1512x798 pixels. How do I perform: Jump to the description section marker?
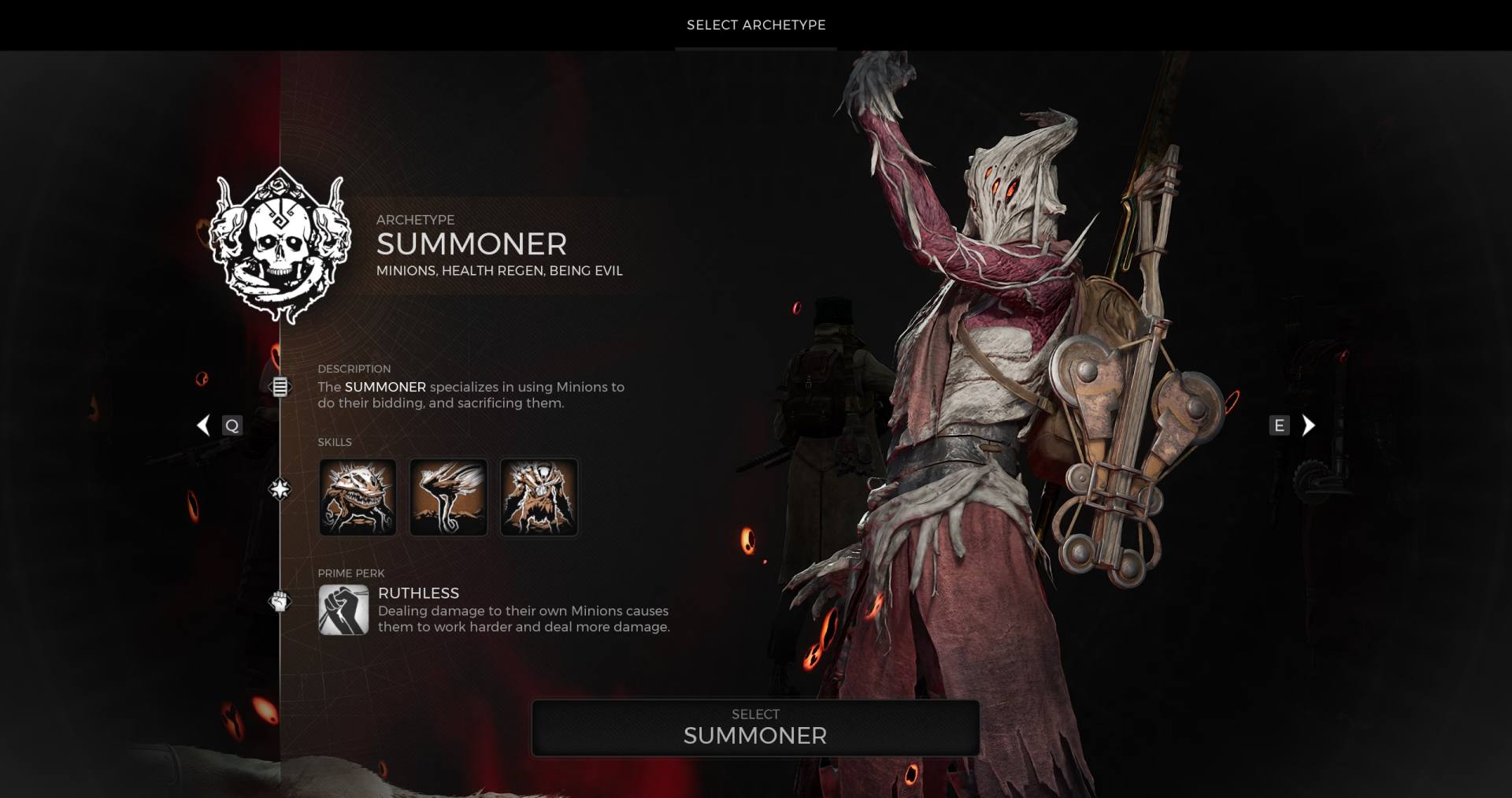(280, 387)
